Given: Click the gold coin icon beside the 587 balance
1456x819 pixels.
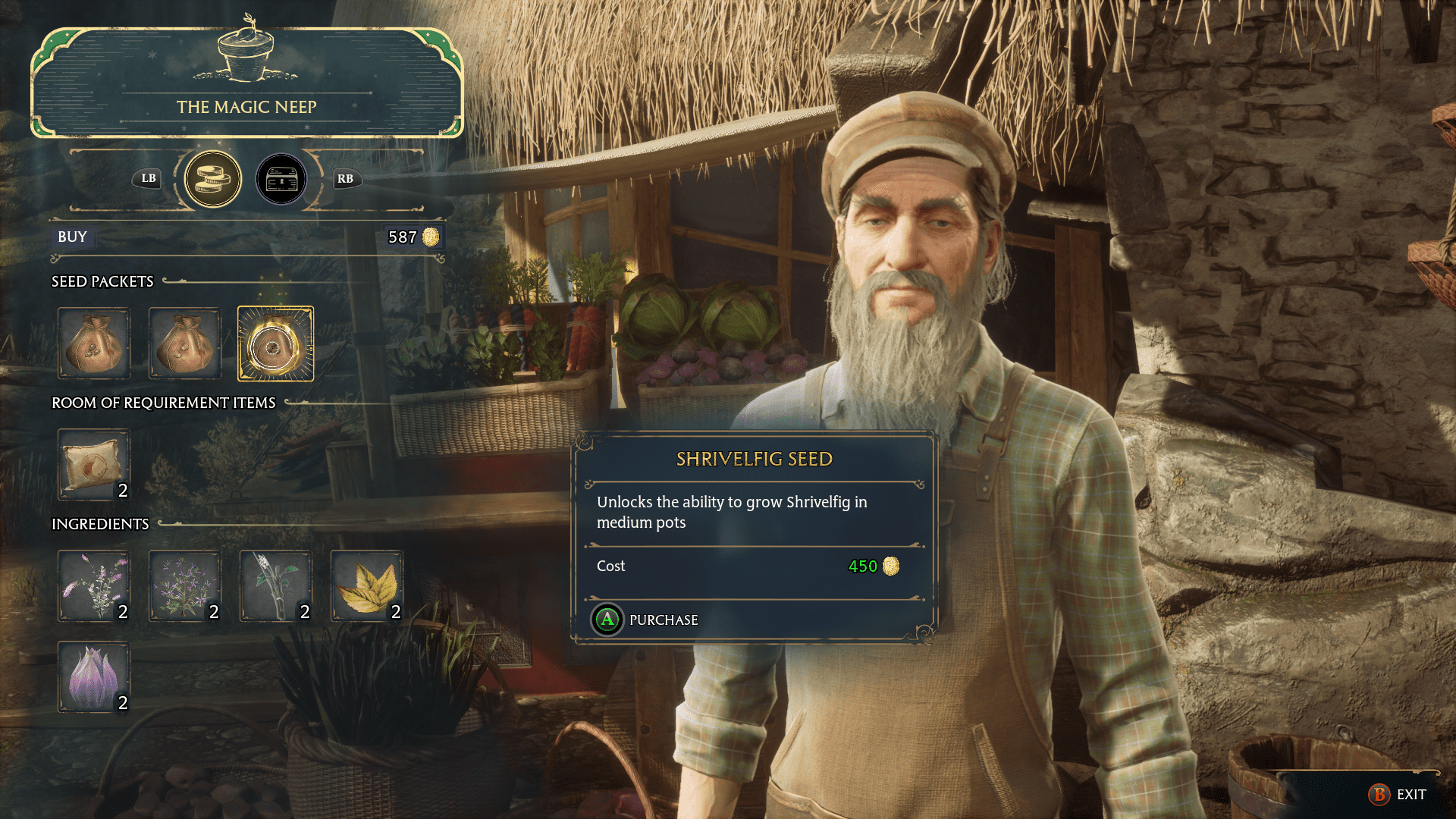Looking at the screenshot, I should [x=430, y=237].
